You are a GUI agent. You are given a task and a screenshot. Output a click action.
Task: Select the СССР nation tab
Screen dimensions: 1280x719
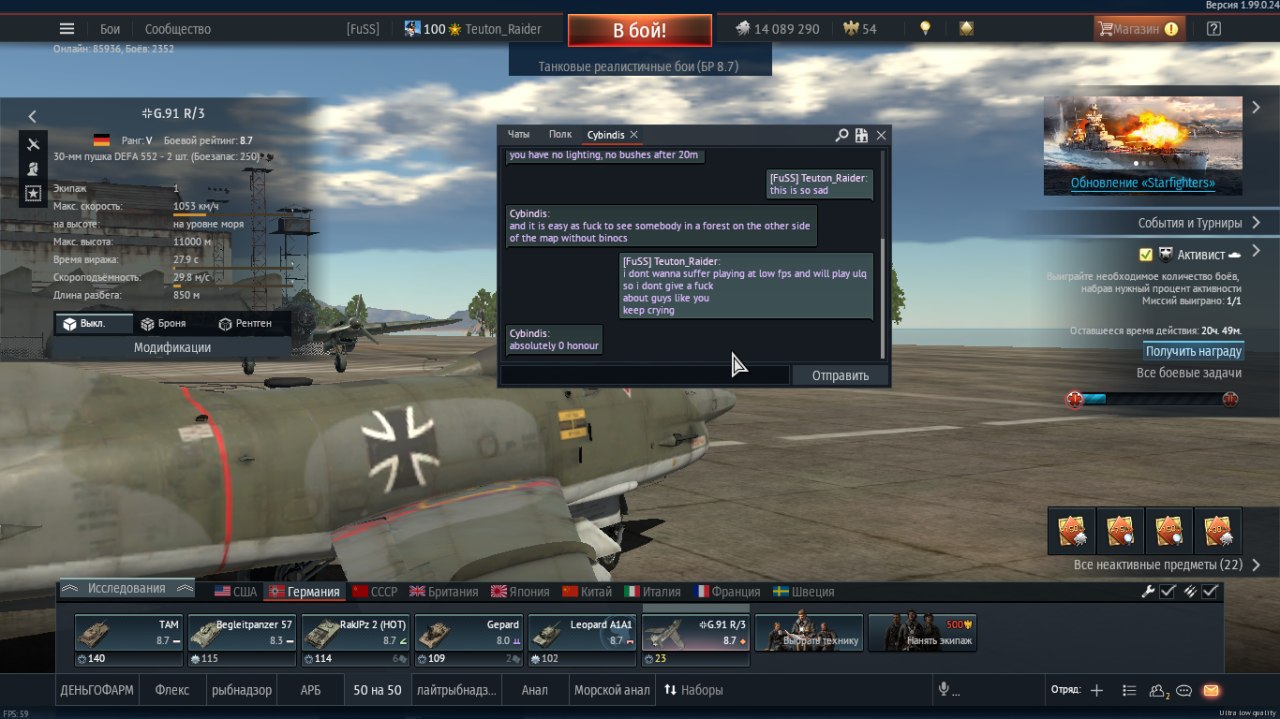pyautogui.click(x=375, y=592)
